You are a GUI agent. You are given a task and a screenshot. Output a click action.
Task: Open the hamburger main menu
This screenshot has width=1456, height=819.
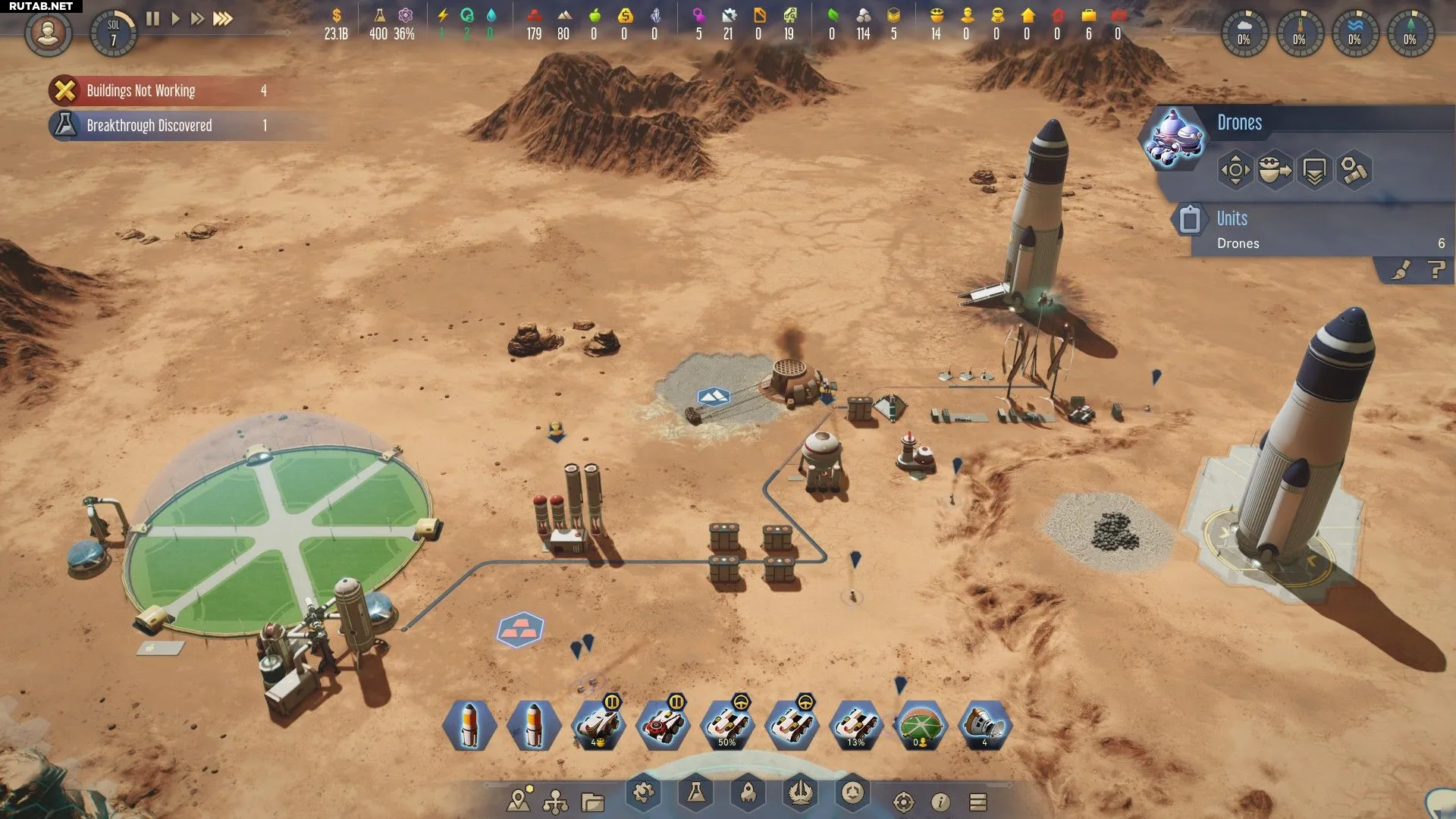[978, 802]
